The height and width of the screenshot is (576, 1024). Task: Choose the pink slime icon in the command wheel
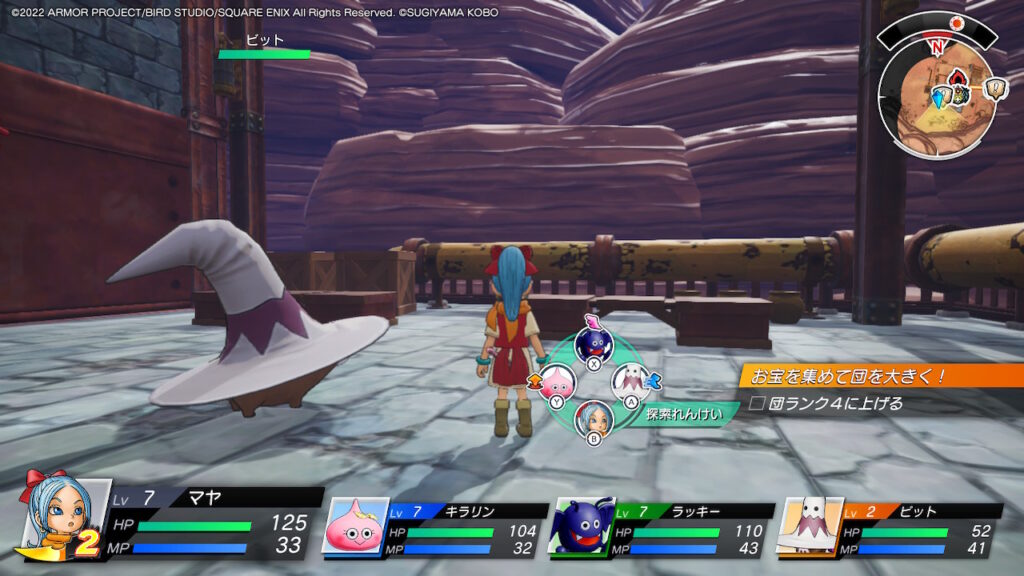[x=556, y=382]
